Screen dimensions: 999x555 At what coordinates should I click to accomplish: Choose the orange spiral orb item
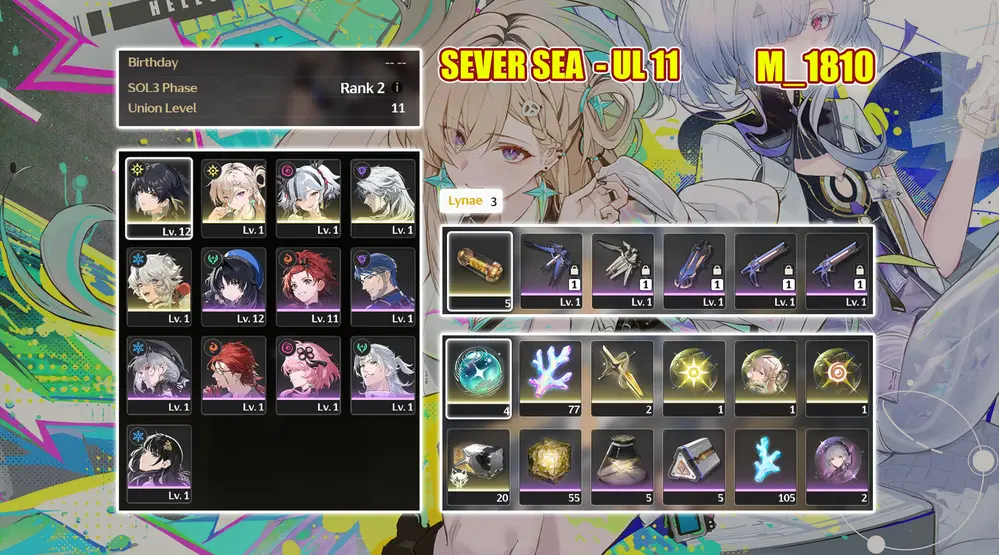click(836, 378)
